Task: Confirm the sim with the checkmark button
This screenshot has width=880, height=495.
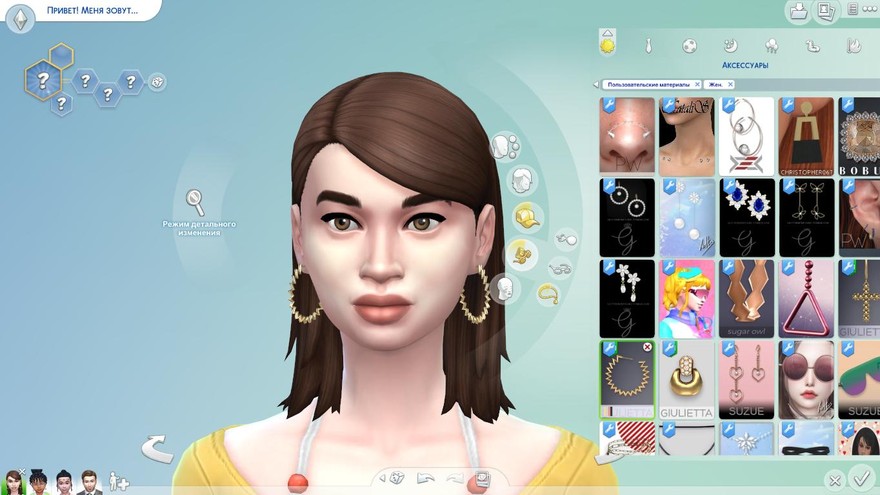Action: 860,478
